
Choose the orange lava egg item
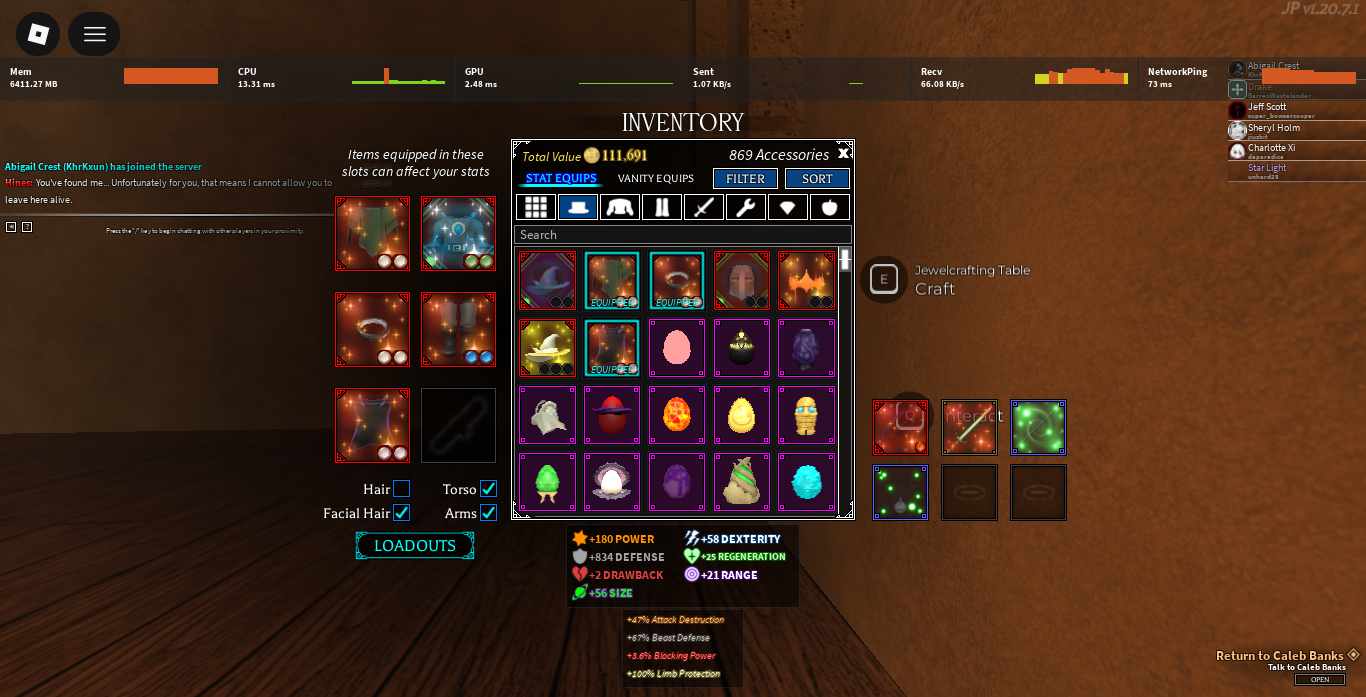pos(677,415)
